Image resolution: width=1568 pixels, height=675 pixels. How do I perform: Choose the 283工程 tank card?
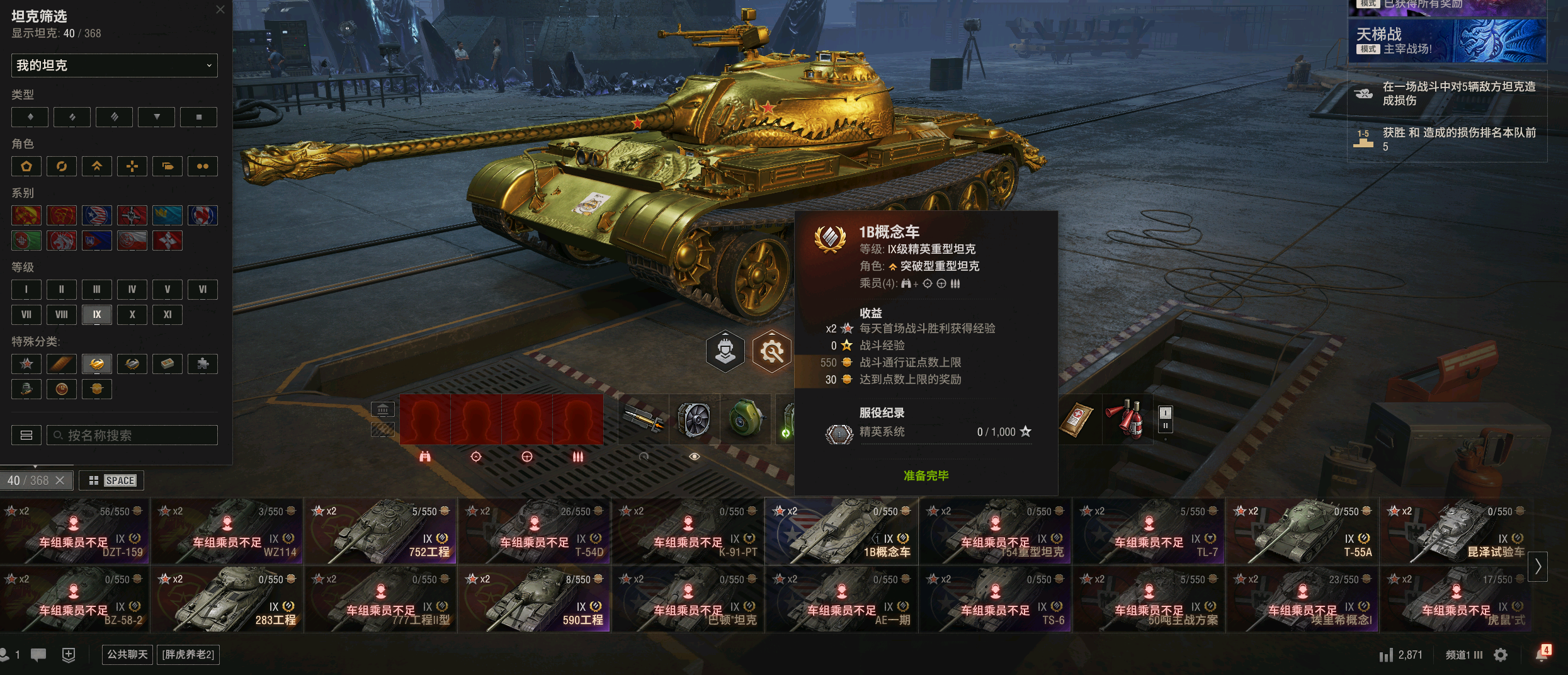click(x=228, y=599)
